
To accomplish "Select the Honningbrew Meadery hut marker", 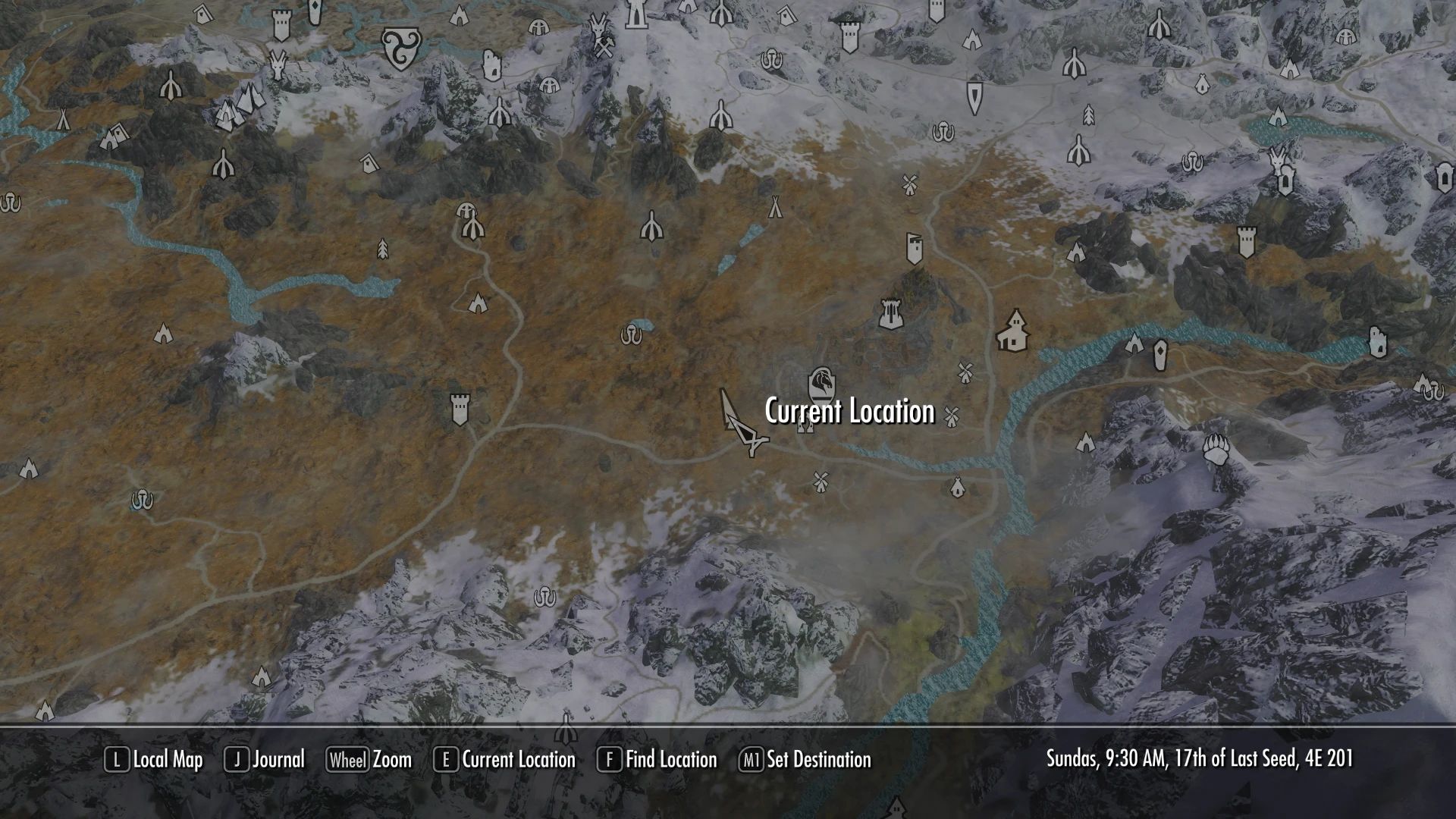I will click(x=957, y=485).
